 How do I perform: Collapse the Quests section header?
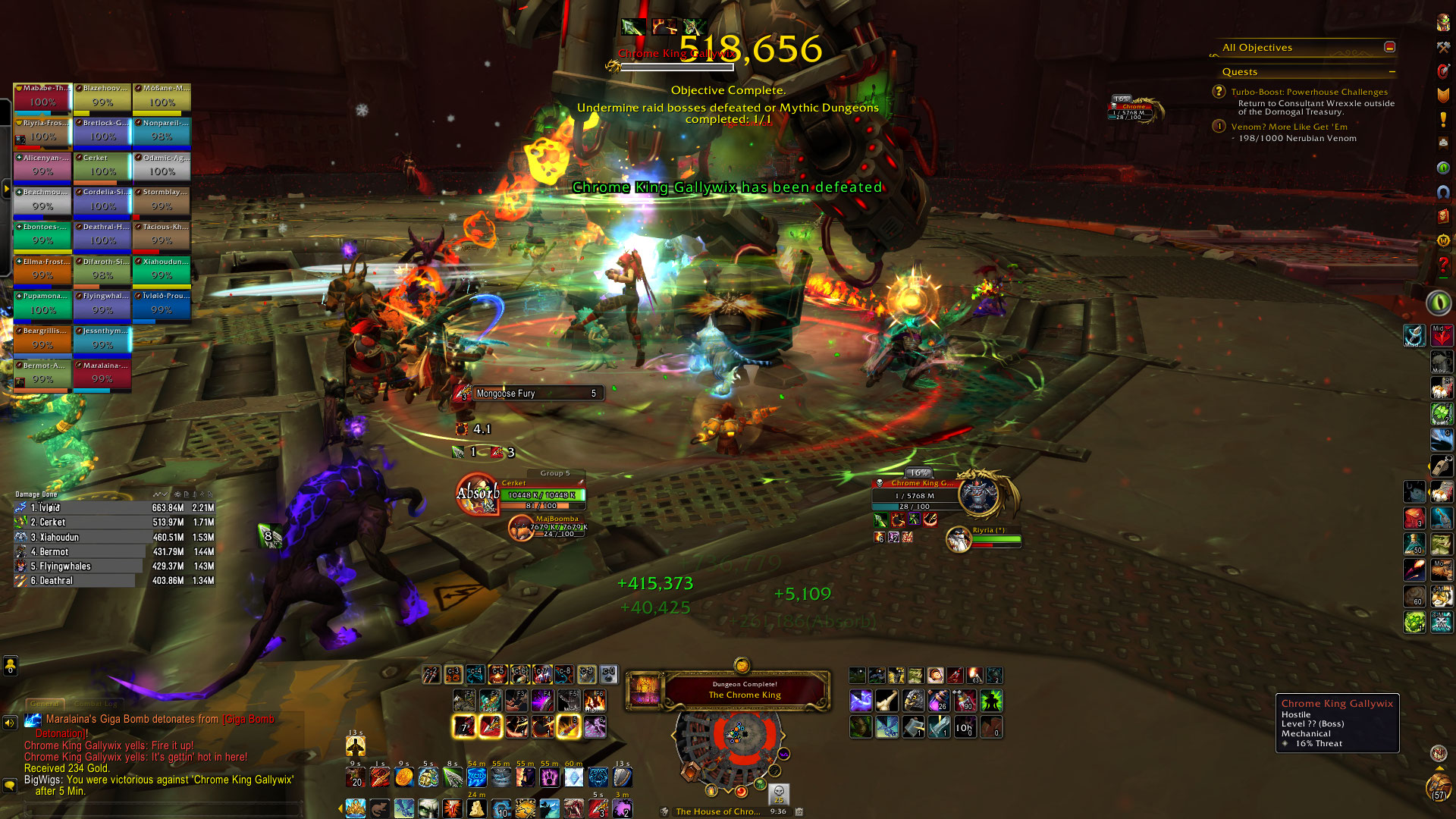pos(1392,72)
